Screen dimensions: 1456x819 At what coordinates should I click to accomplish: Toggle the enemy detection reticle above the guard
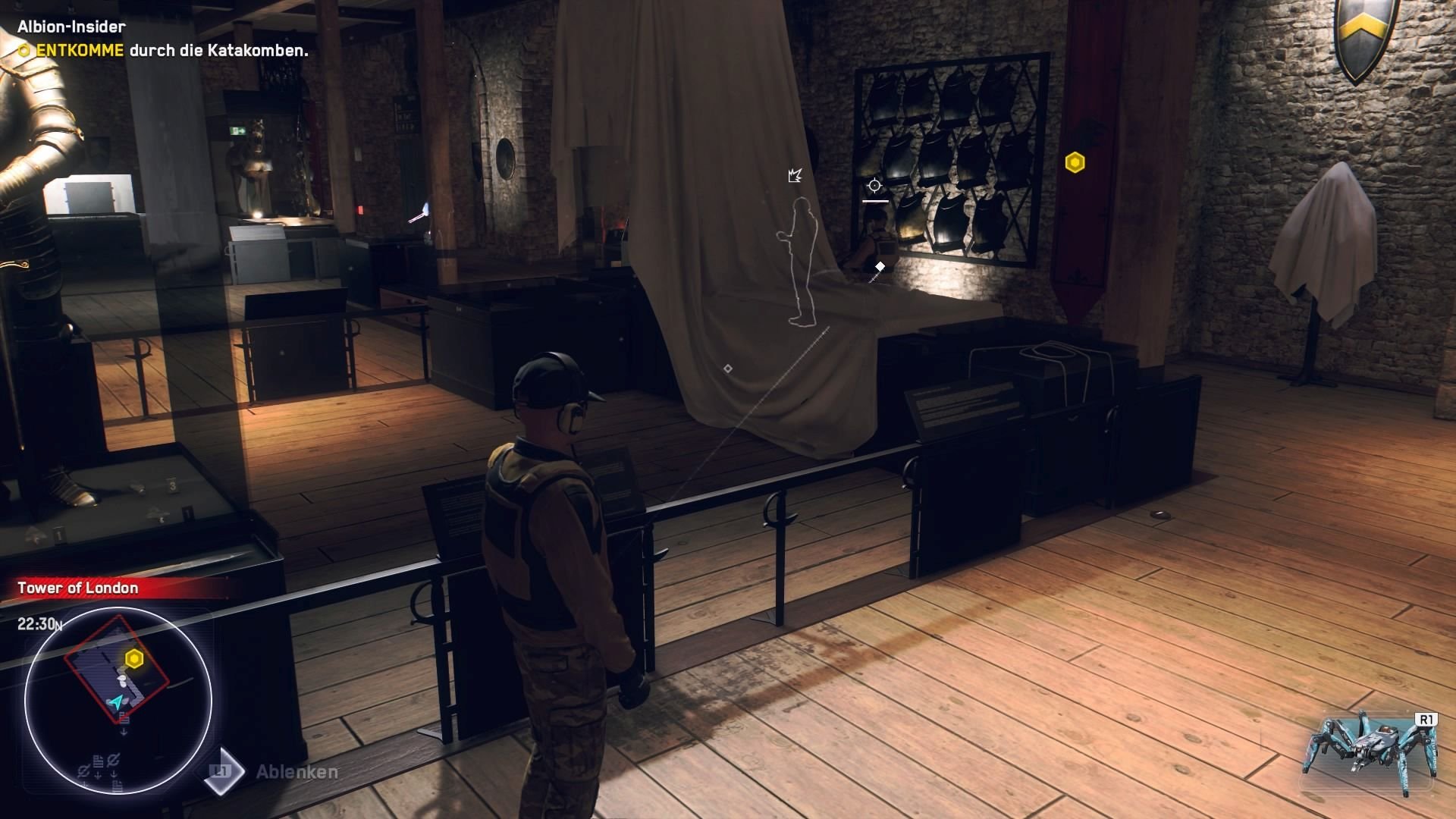[x=874, y=185]
